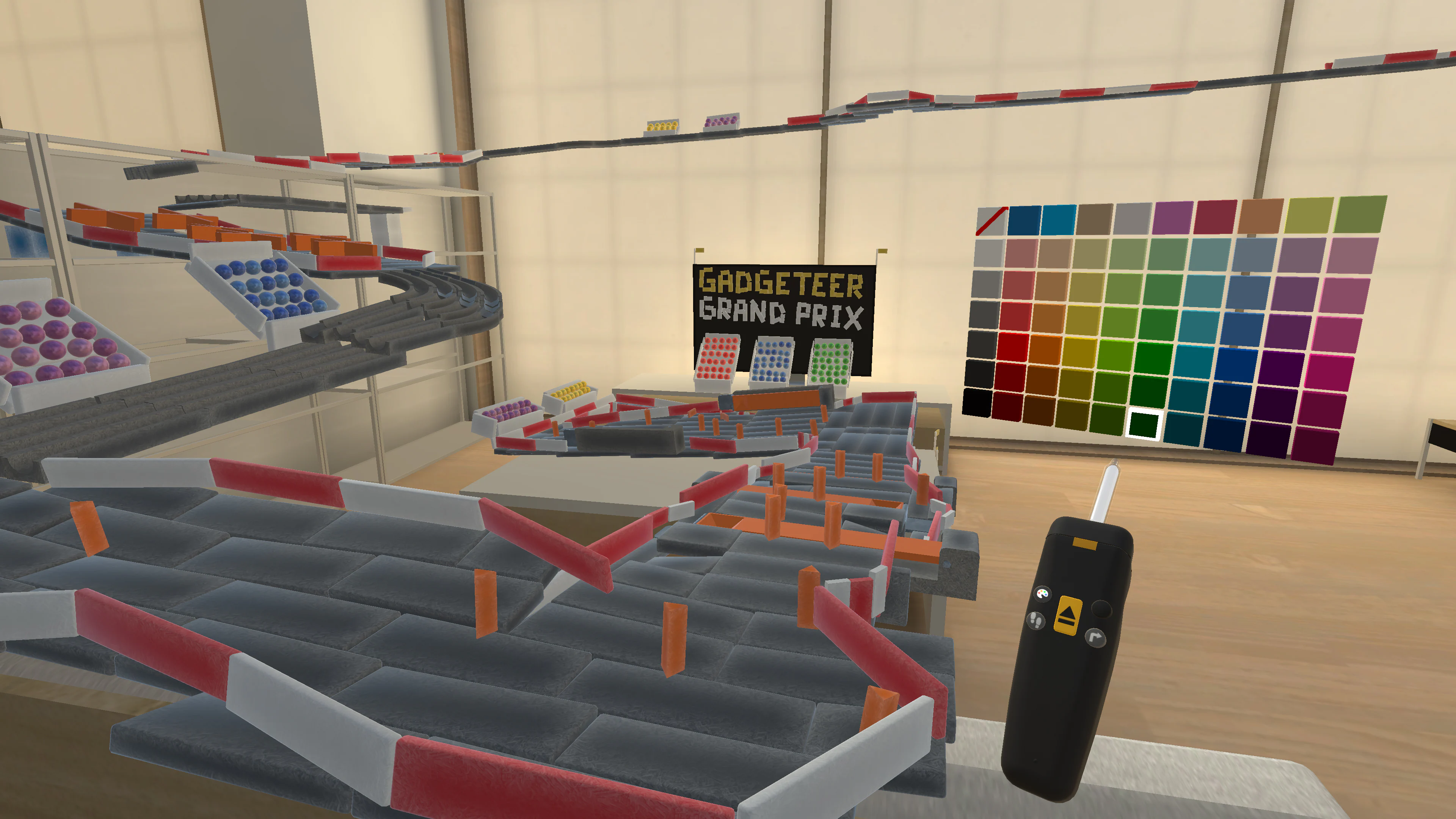This screenshot has height=819, width=1456.
Task: Pick the white-outlined dark green swatch
Action: pyautogui.click(x=1144, y=425)
